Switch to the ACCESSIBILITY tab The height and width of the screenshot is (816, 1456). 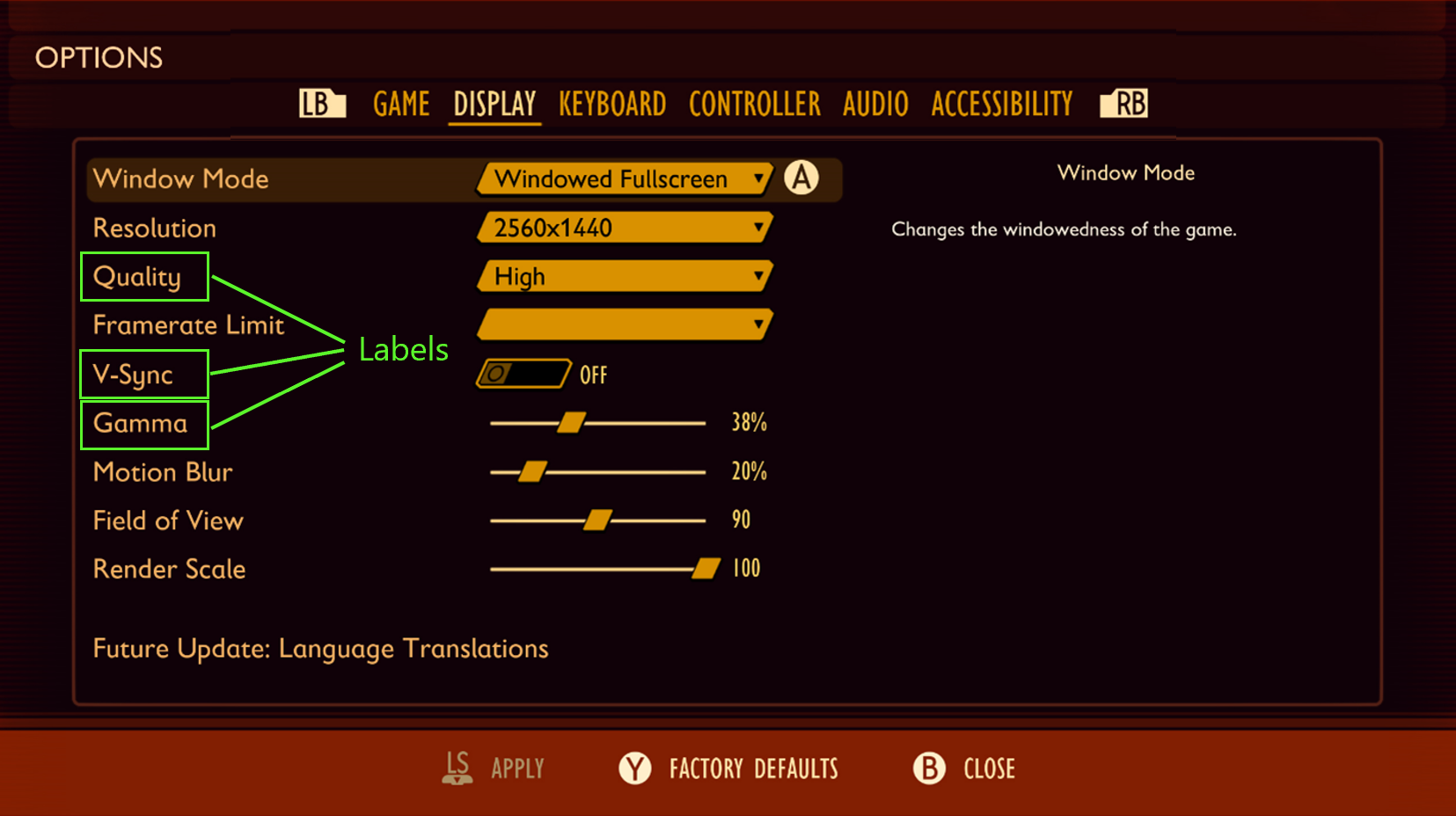pos(1001,103)
